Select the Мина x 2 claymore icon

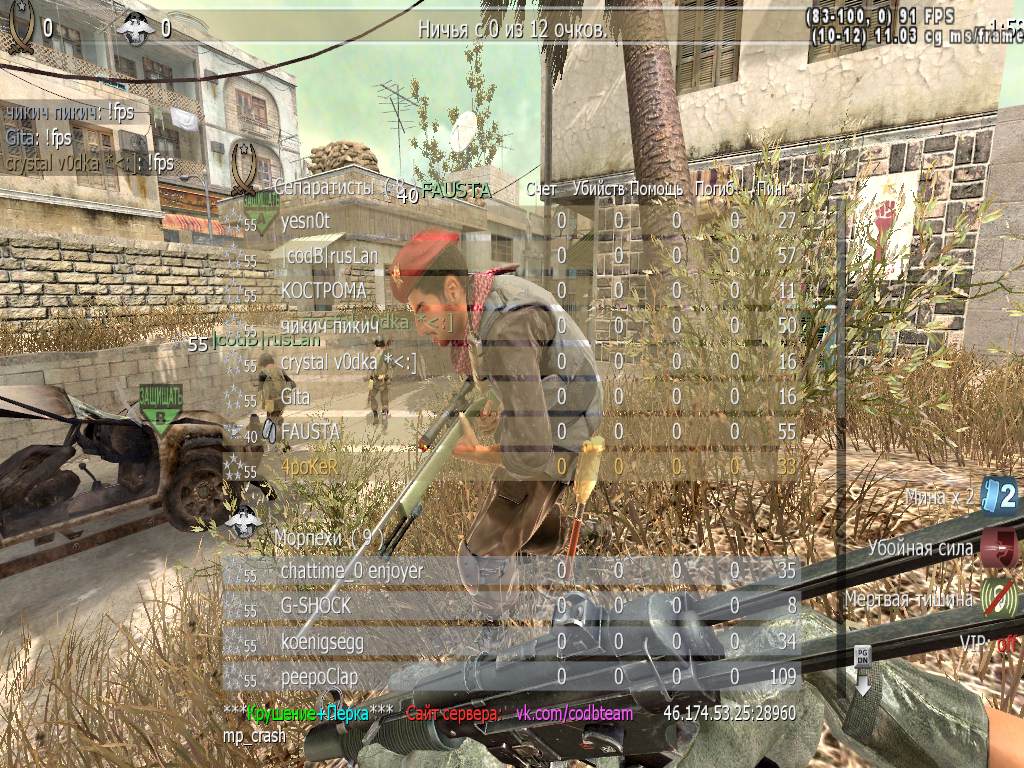coord(999,495)
